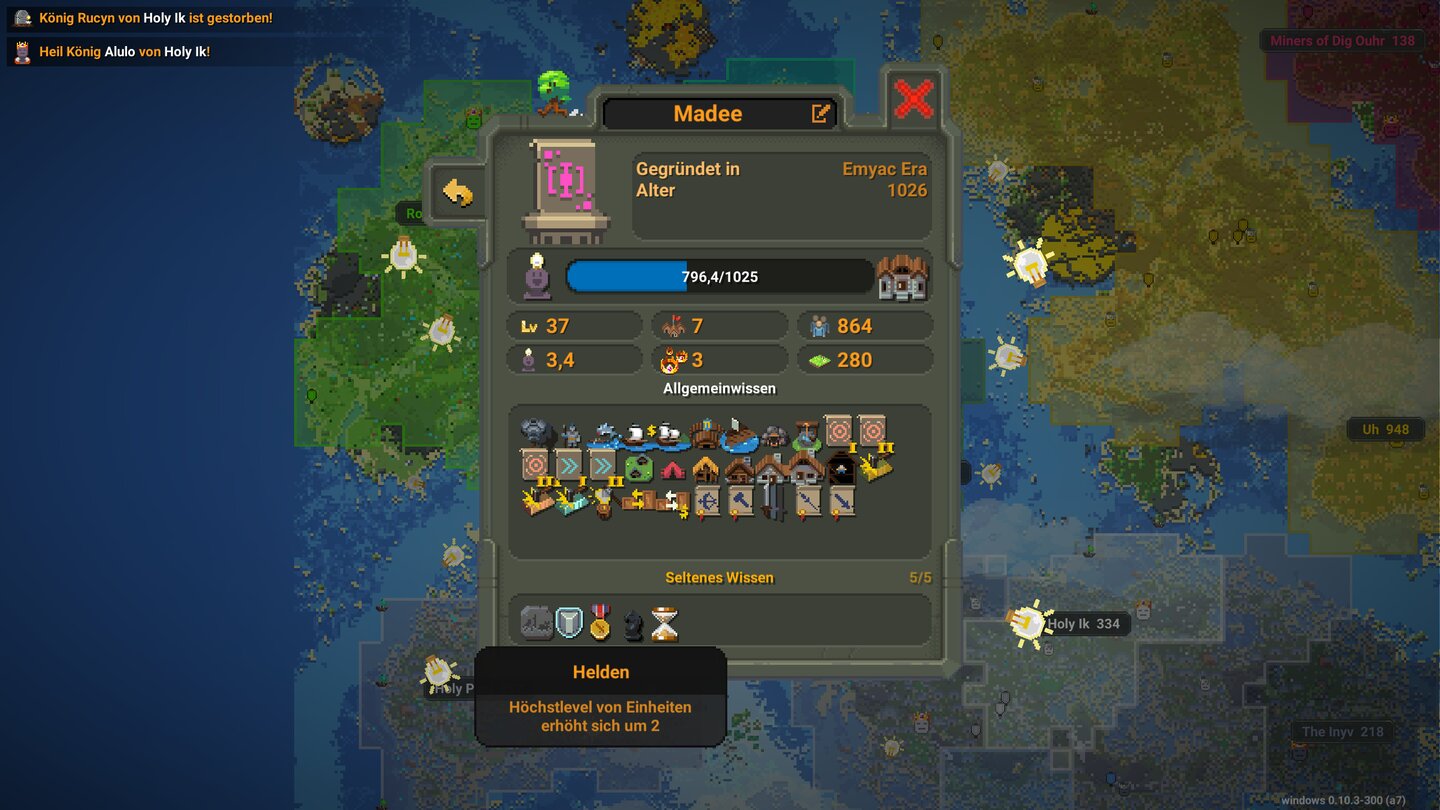Click the Uh 948 kingdom label

pyautogui.click(x=1388, y=429)
